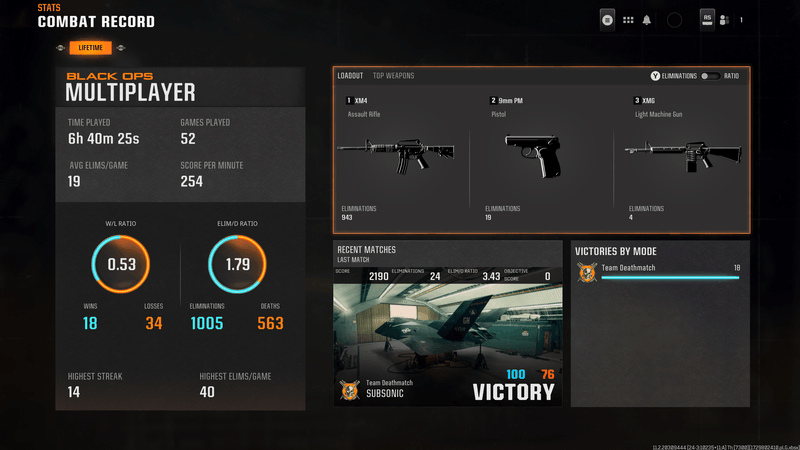
Task: Select the Lifetime stats tab
Action: (91, 47)
